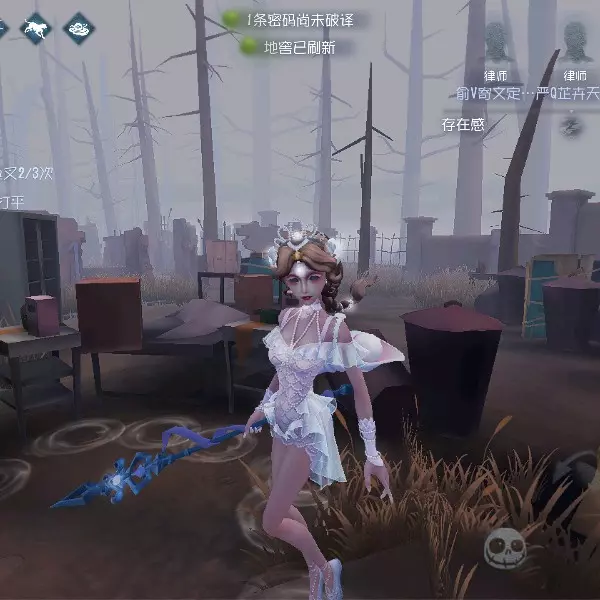Screen dimensions: 600x600
Task: Select the right Lawyer survivor portrait
Action: (573, 44)
